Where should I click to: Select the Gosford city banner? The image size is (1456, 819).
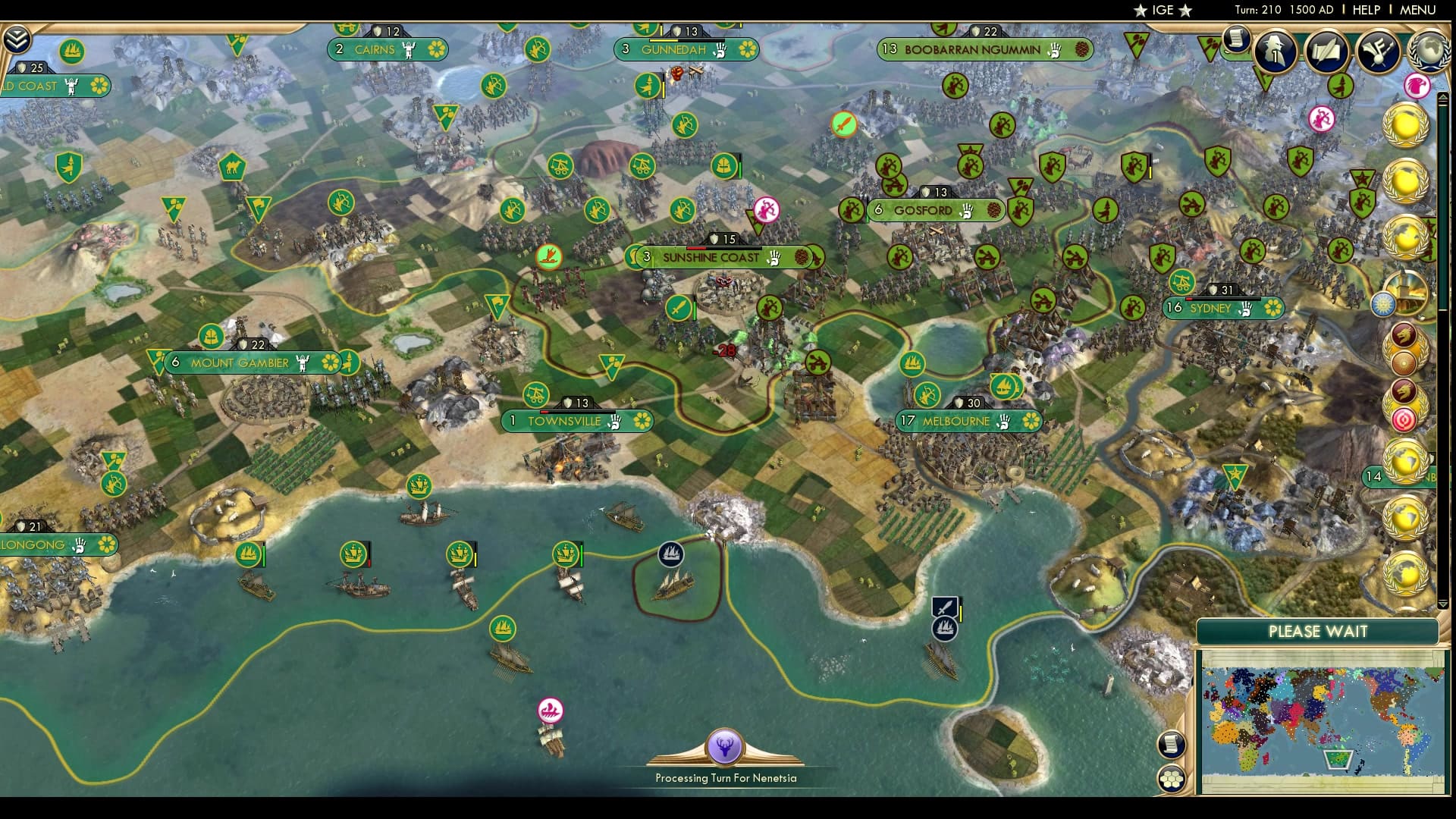point(922,211)
